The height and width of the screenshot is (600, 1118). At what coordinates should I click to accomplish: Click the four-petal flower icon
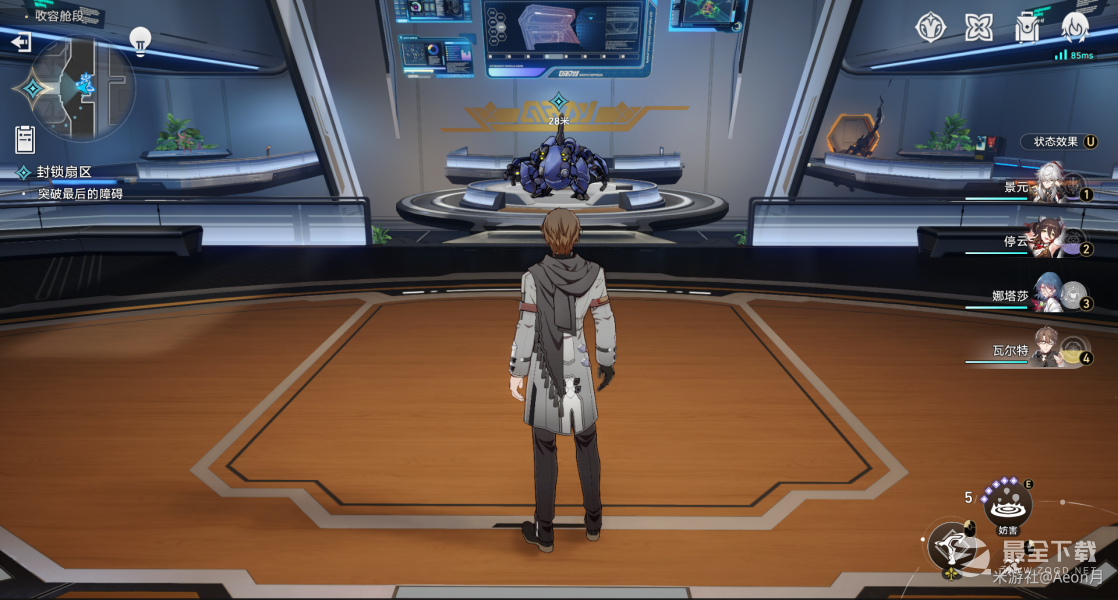point(979,27)
